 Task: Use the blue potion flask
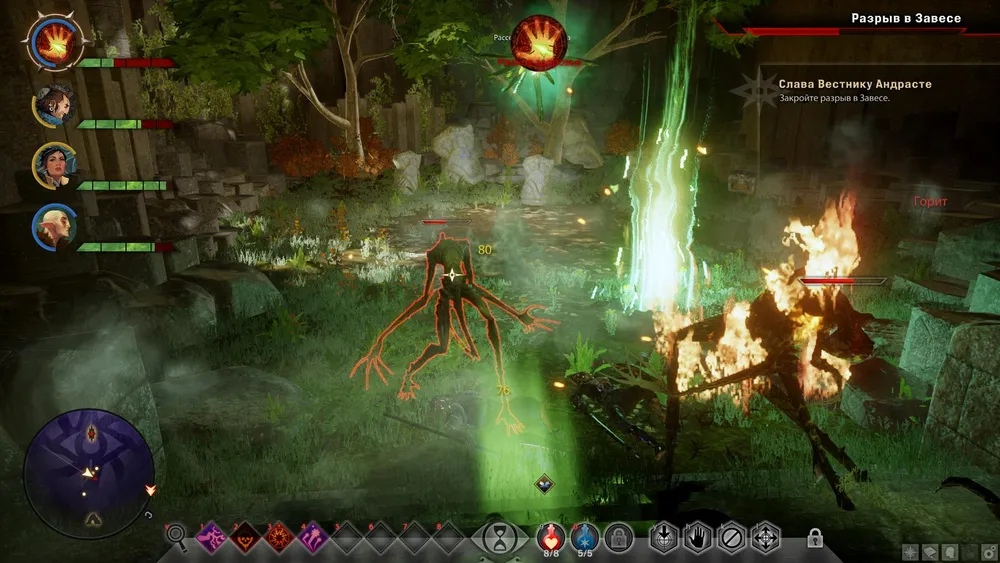(x=586, y=537)
